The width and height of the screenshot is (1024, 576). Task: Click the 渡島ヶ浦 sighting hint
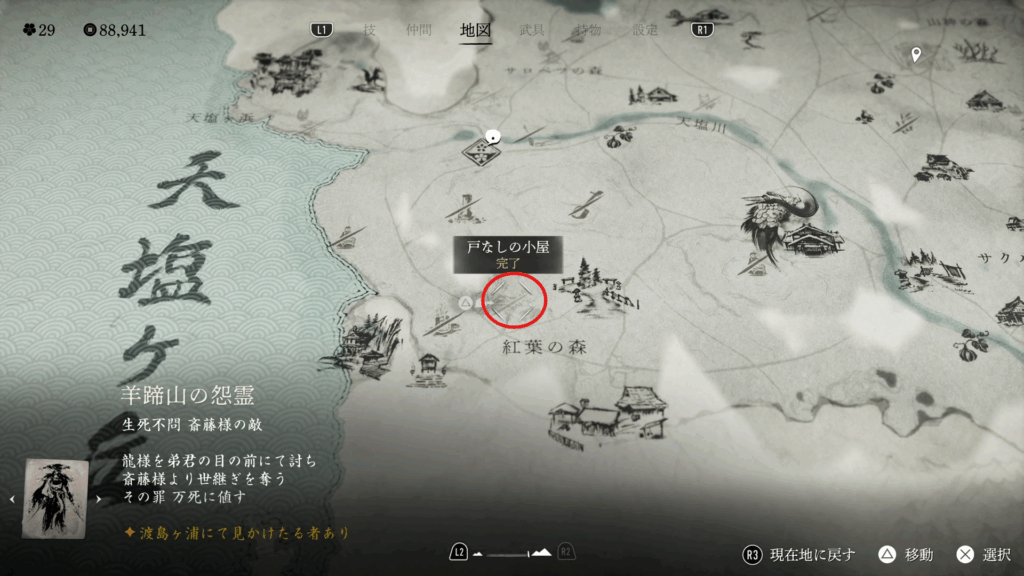point(238,534)
